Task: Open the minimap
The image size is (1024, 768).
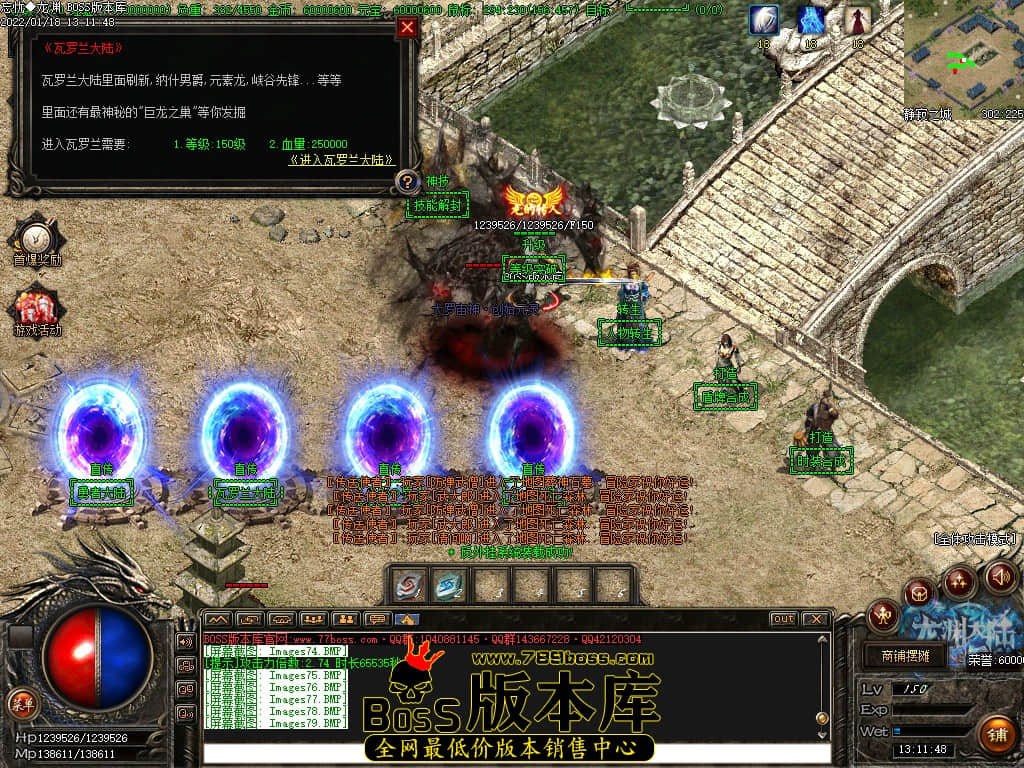Action: pyautogui.click(x=963, y=58)
